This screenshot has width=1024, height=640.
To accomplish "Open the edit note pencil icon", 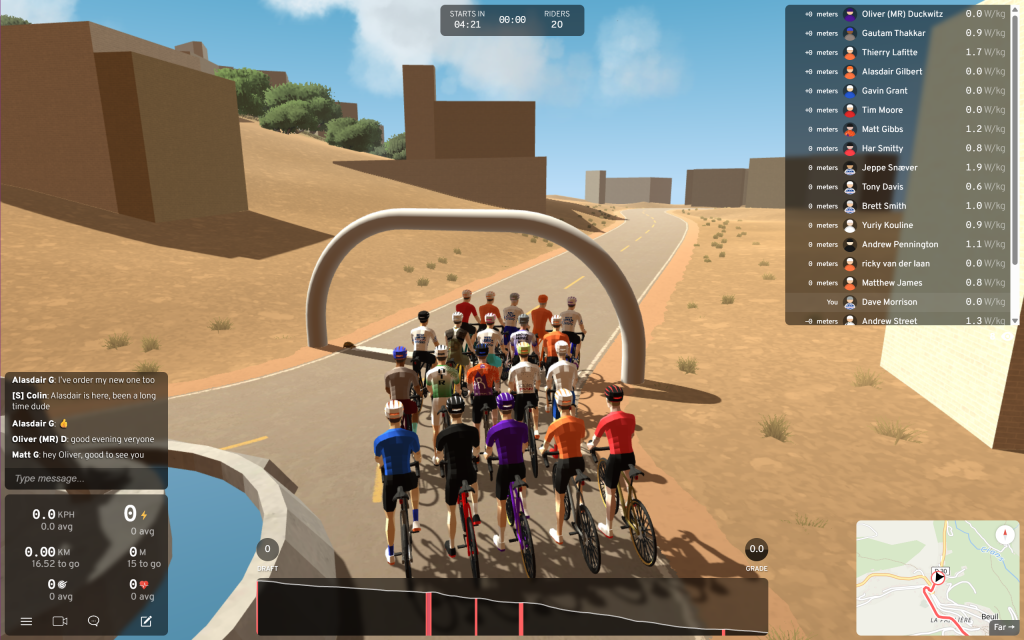I will 146,621.
